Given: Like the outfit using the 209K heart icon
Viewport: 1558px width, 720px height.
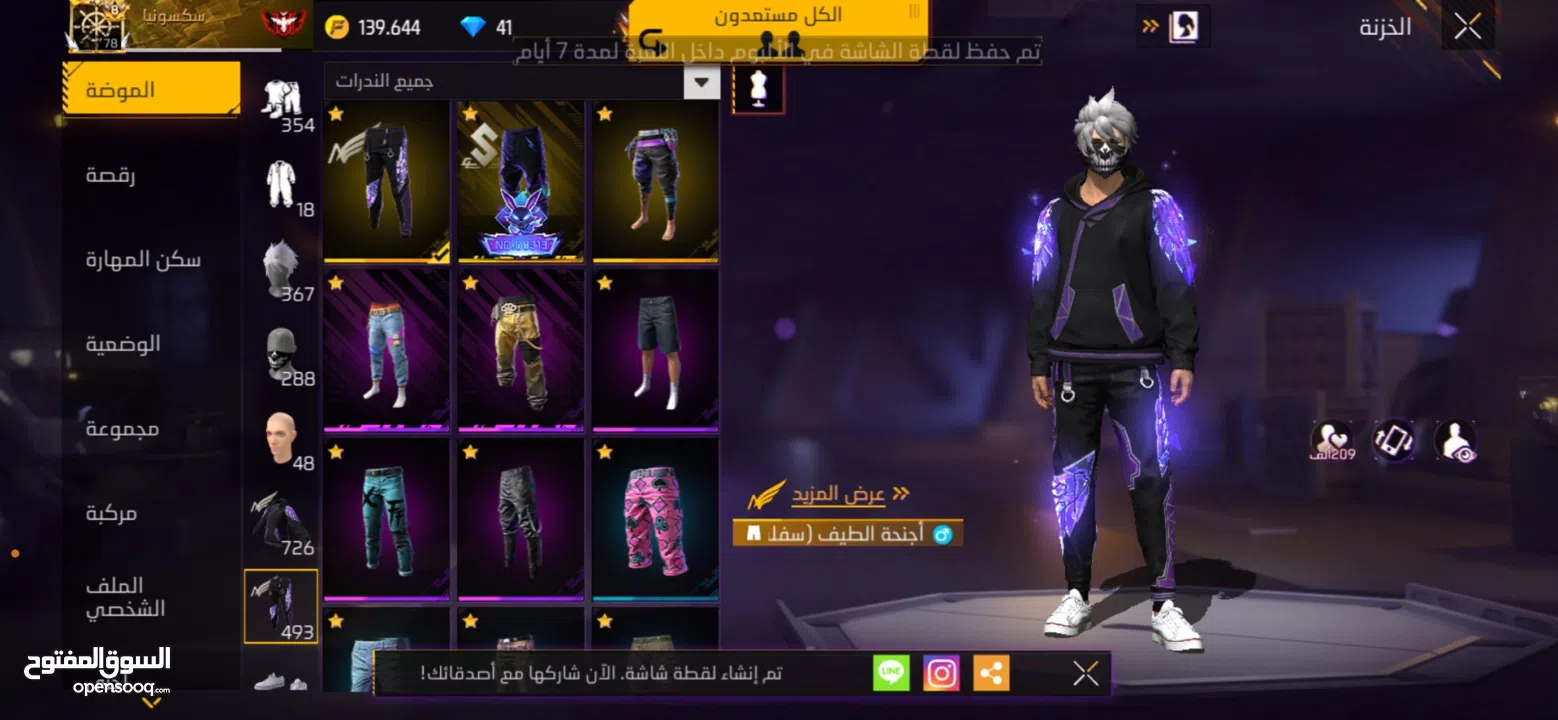Looking at the screenshot, I should 1330,440.
